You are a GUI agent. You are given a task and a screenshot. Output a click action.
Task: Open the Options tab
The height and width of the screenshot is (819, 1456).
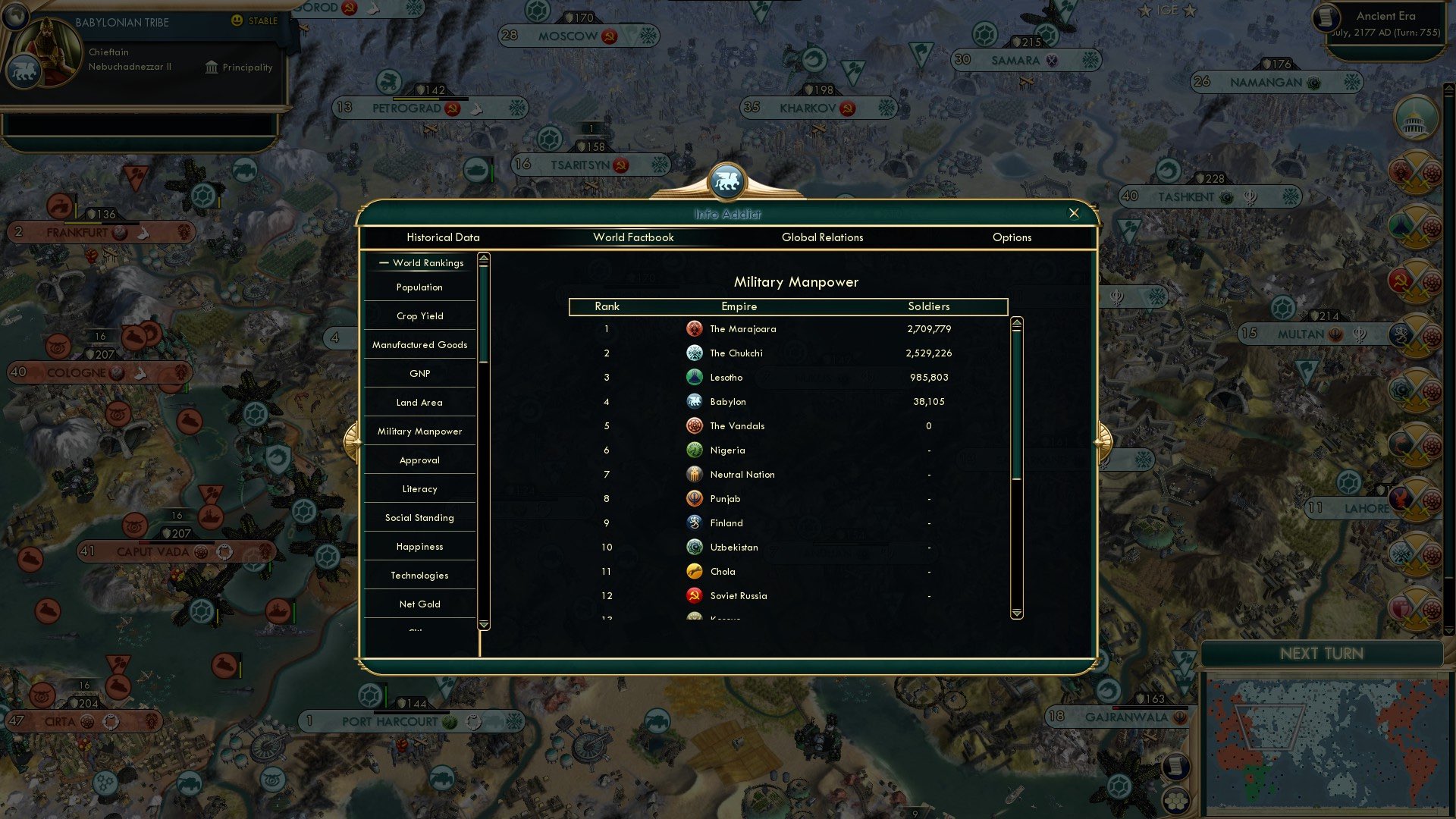click(1012, 237)
